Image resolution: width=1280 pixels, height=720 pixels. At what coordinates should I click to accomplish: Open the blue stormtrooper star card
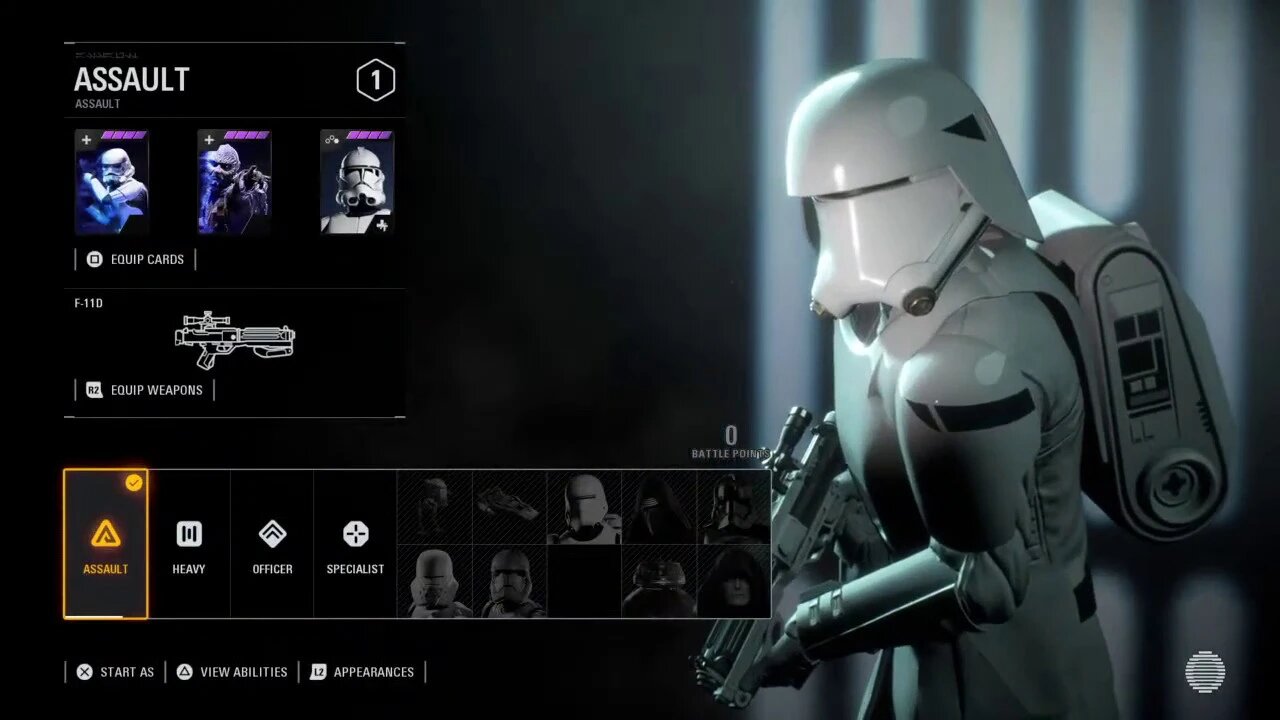[112, 182]
